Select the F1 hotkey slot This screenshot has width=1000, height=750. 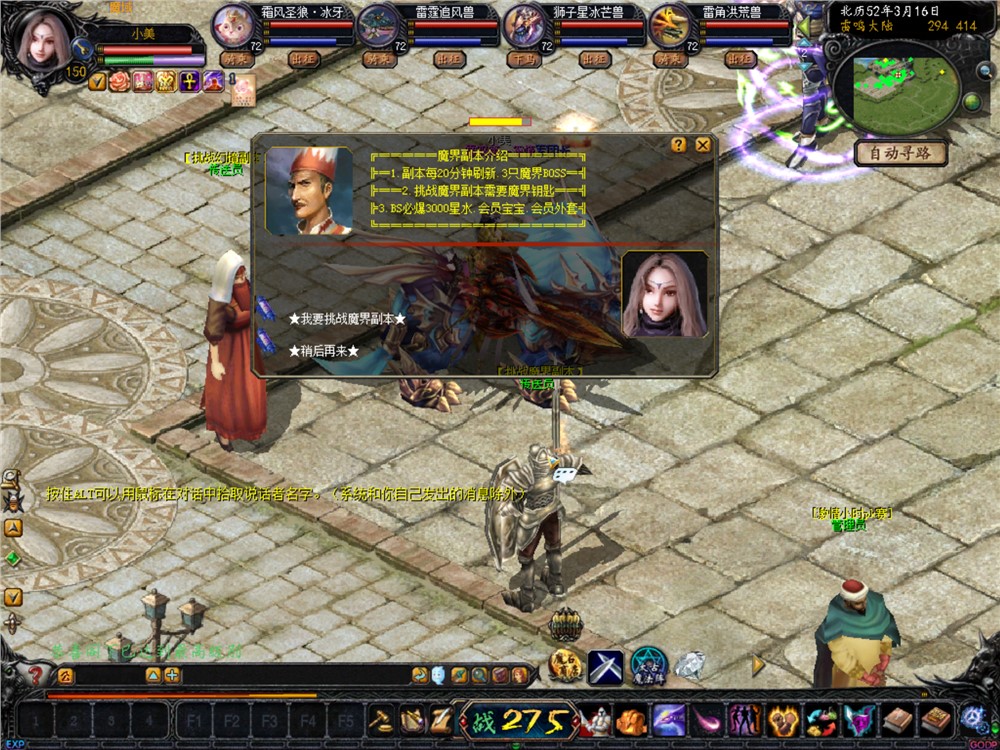point(194,720)
